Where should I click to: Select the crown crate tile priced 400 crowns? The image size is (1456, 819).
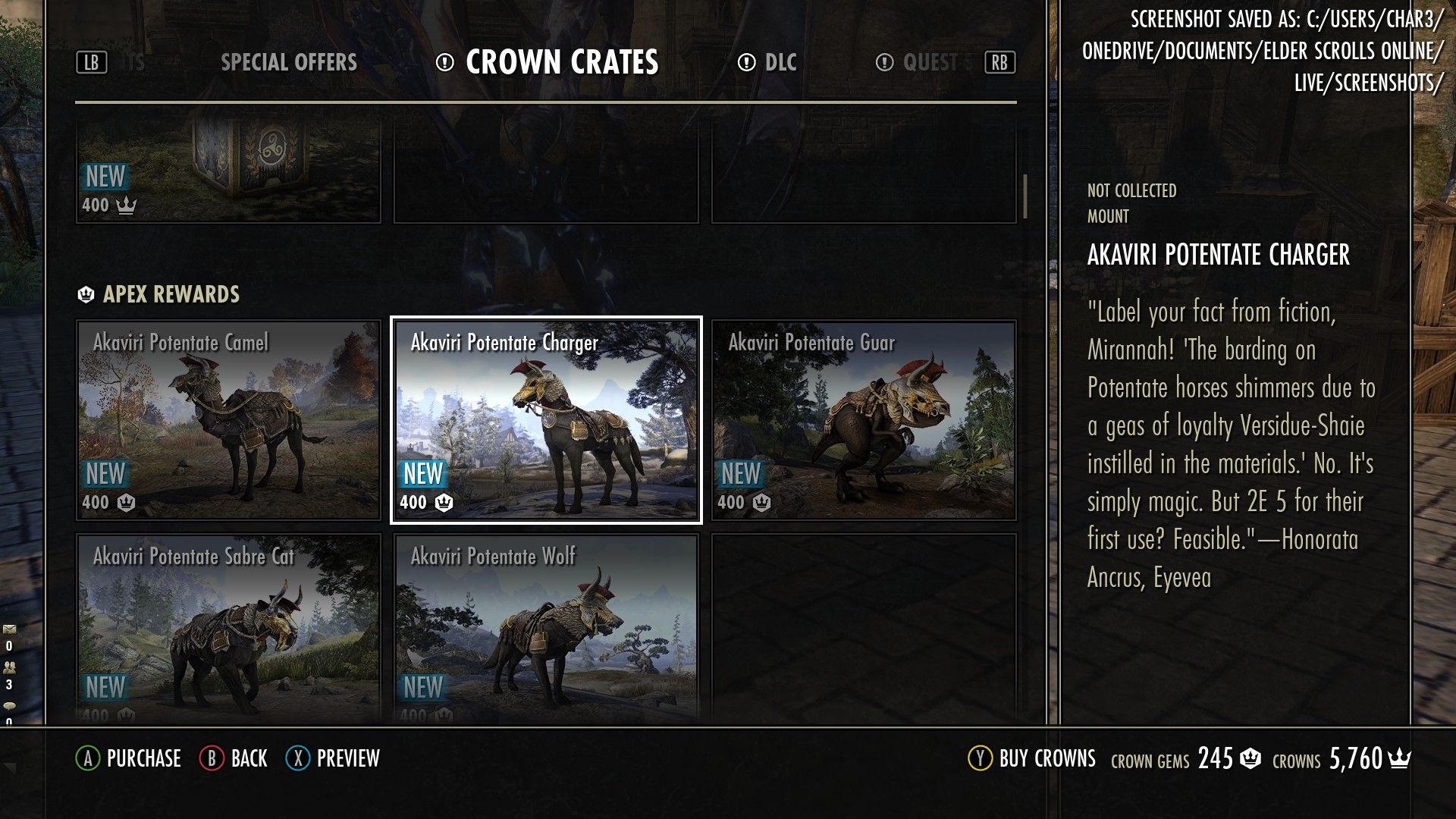click(228, 173)
